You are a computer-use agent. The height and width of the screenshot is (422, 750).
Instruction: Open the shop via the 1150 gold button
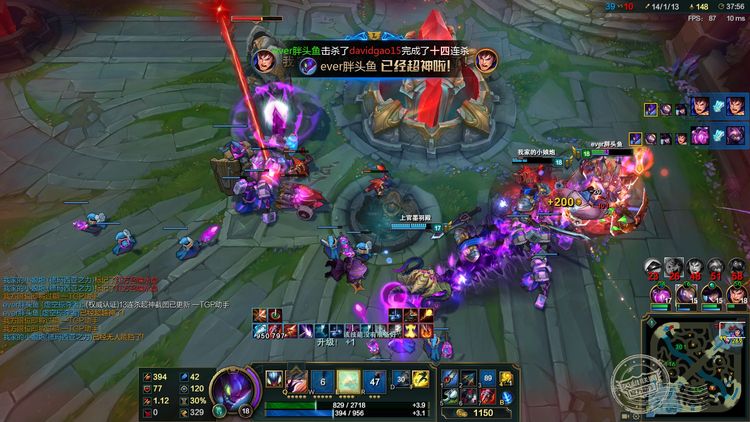pos(482,412)
